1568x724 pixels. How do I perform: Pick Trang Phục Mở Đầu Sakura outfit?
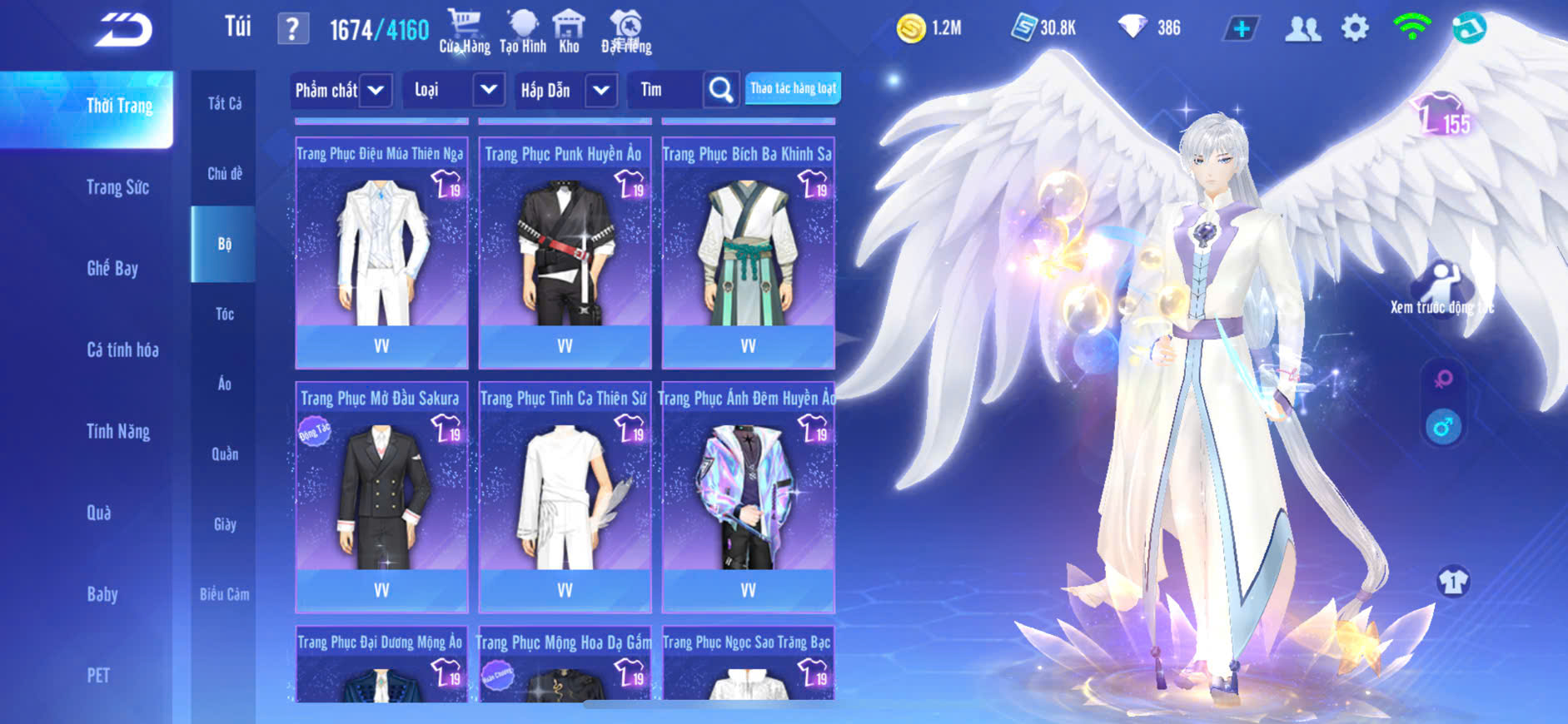[381, 496]
